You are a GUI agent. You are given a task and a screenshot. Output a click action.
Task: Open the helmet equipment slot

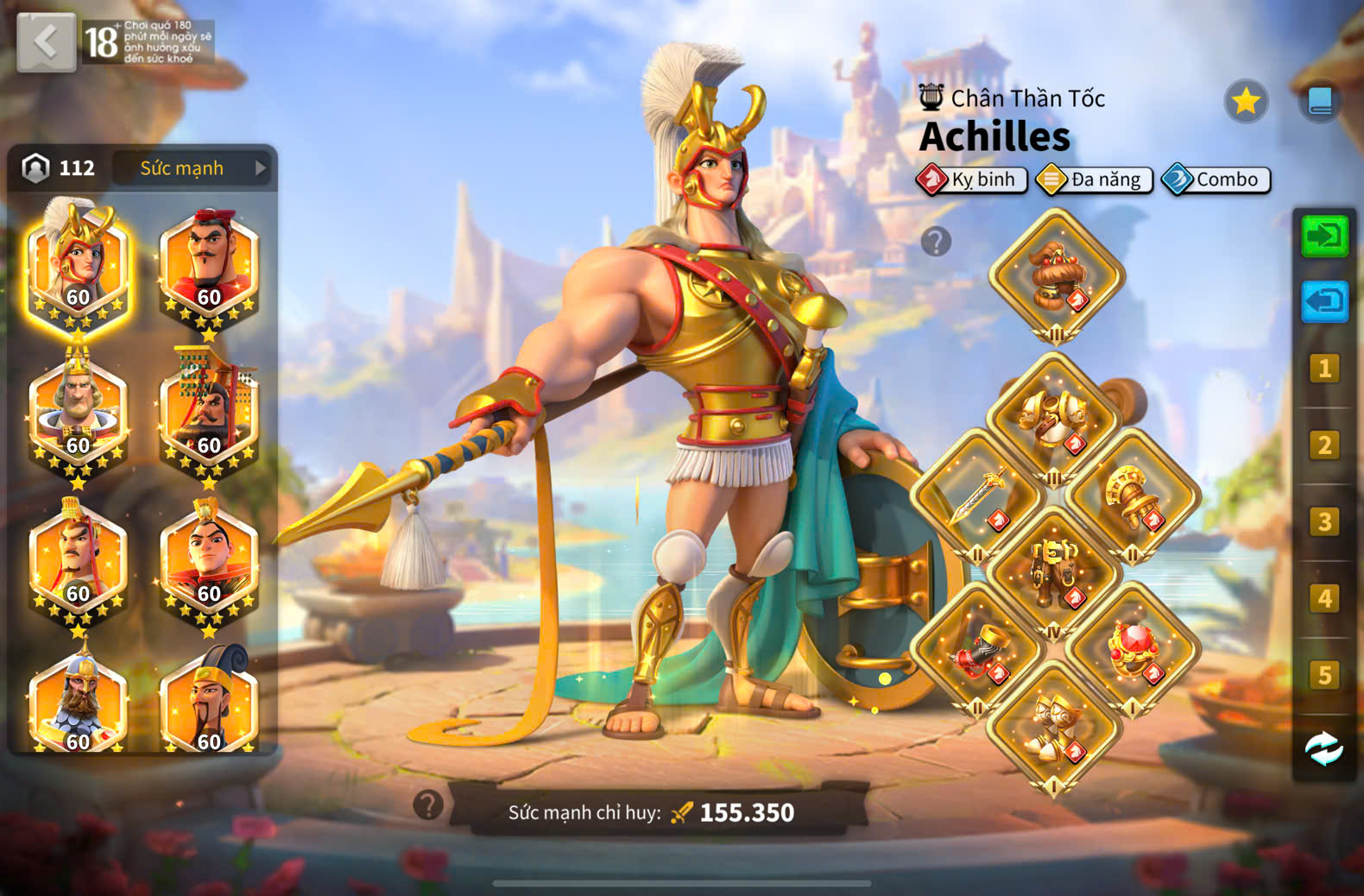1056,275
